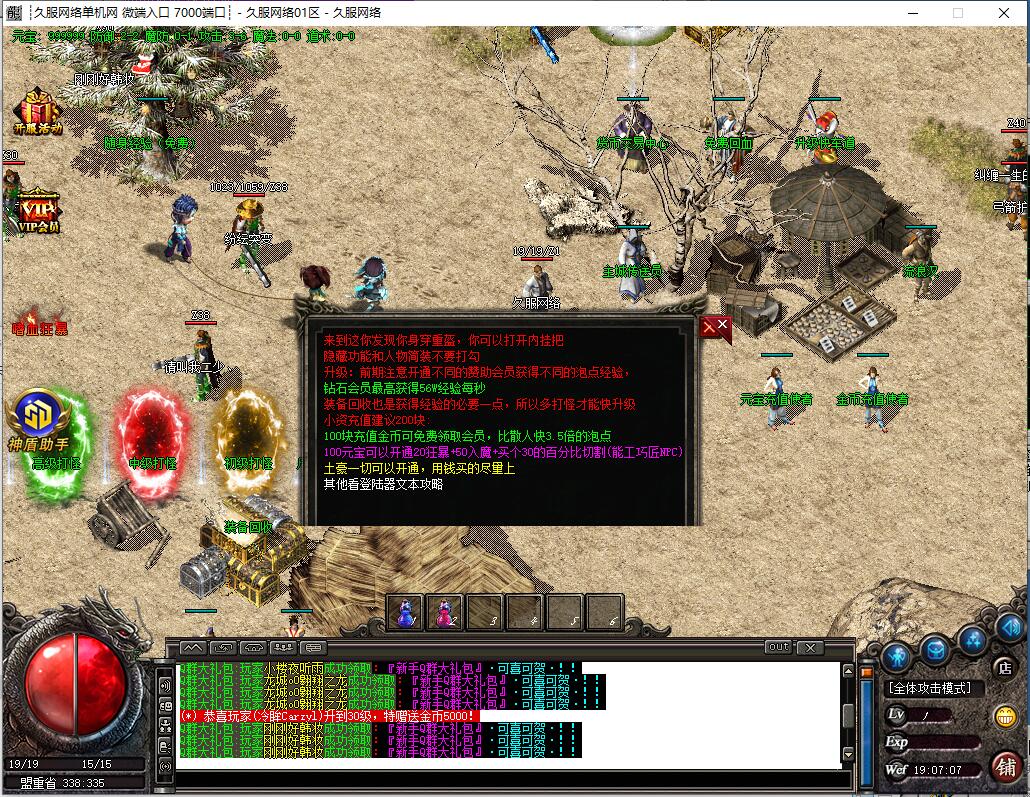Click the chat scrollbar down arrow

pos(848,754)
